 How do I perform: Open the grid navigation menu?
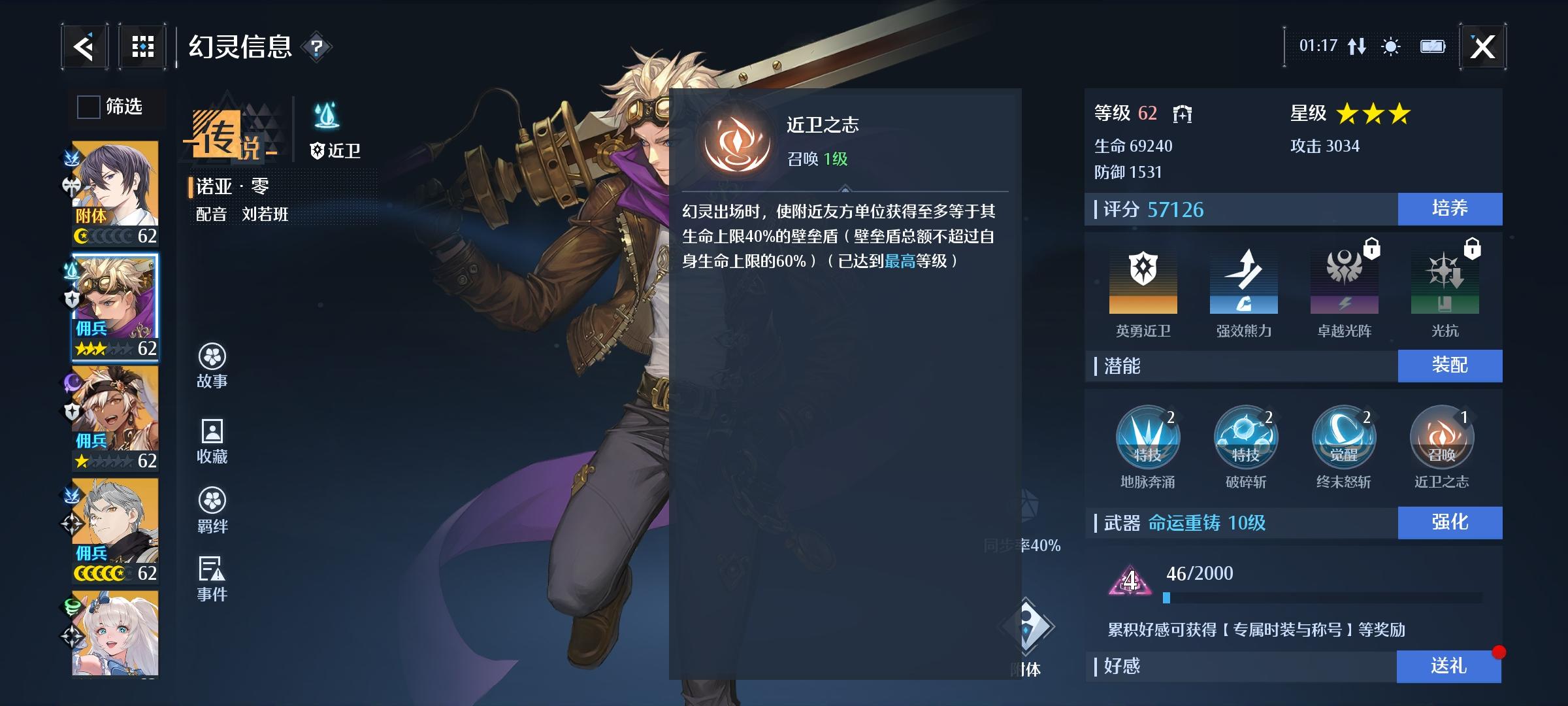point(142,46)
